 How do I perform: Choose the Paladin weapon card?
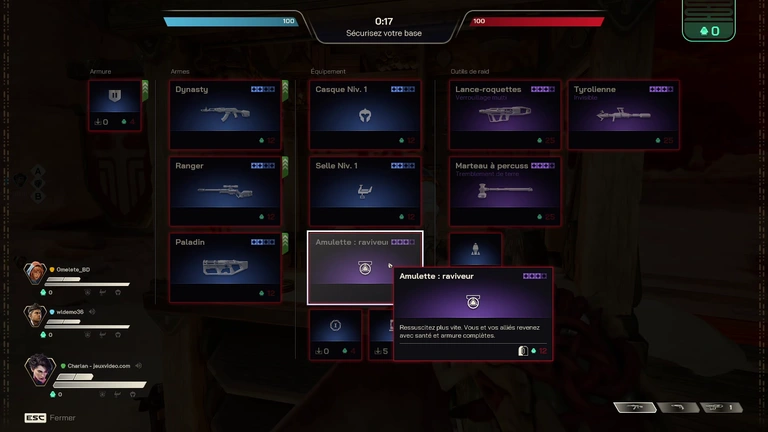point(225,267)
